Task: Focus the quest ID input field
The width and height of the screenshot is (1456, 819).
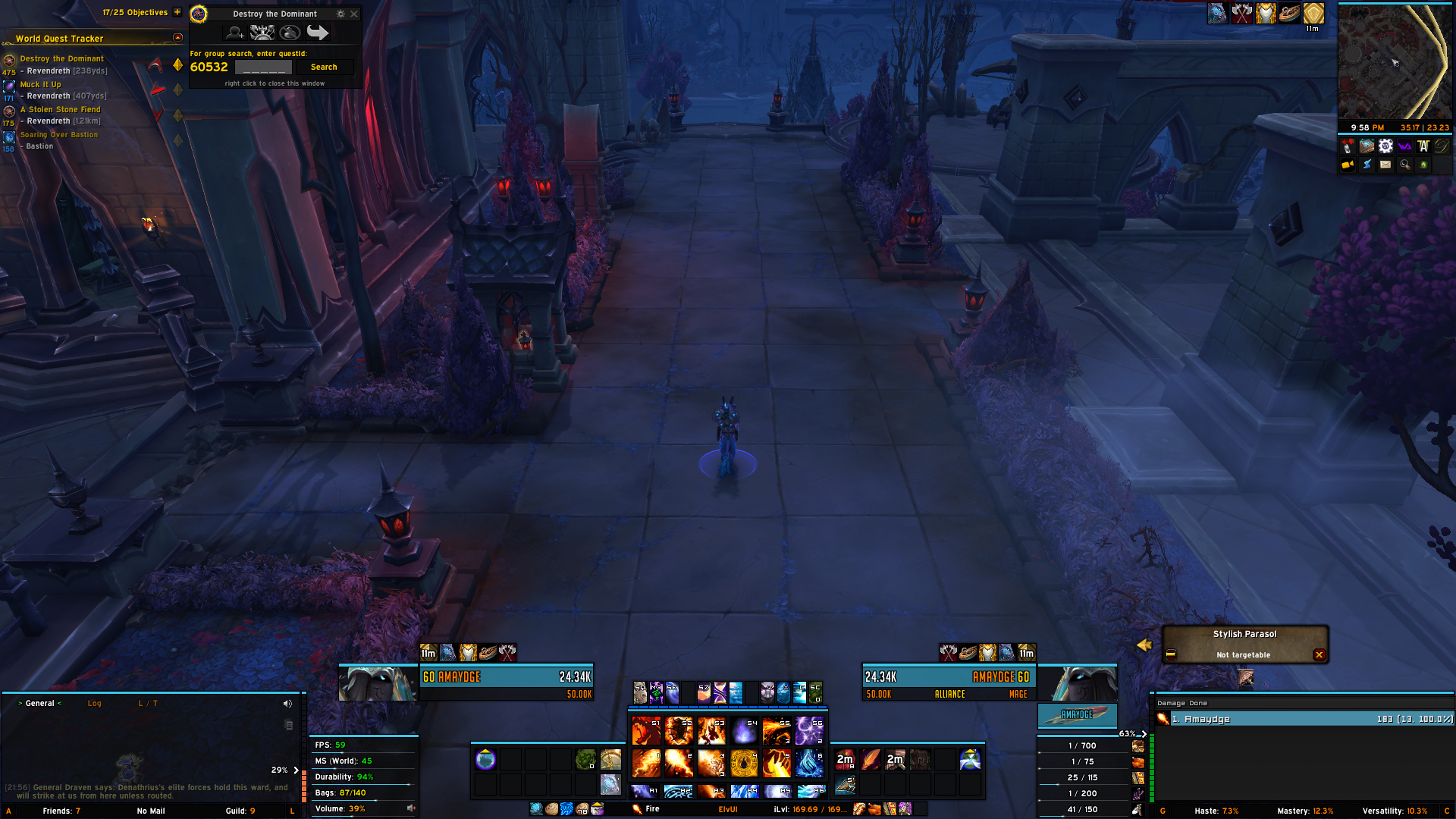Action: point(263,67)
